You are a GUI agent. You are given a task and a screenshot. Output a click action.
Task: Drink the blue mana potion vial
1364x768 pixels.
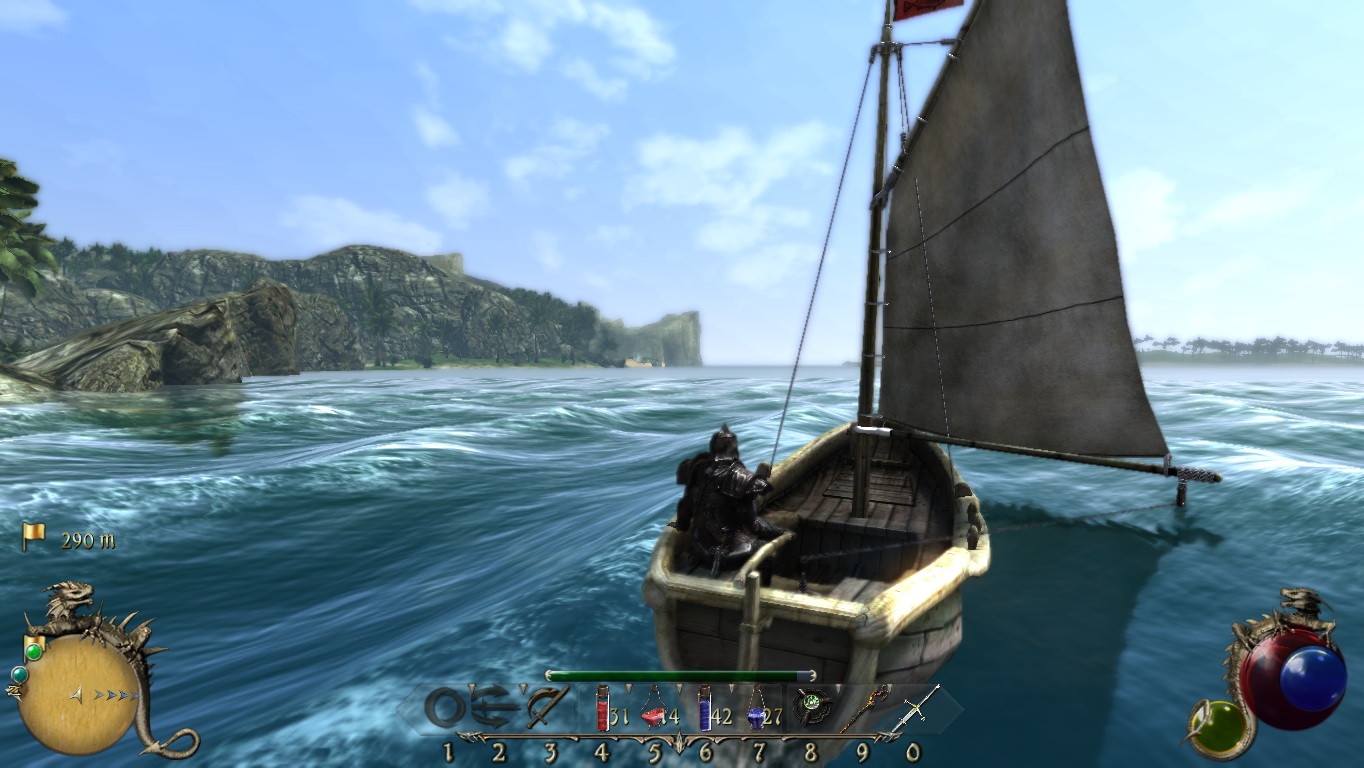(705, 708)
